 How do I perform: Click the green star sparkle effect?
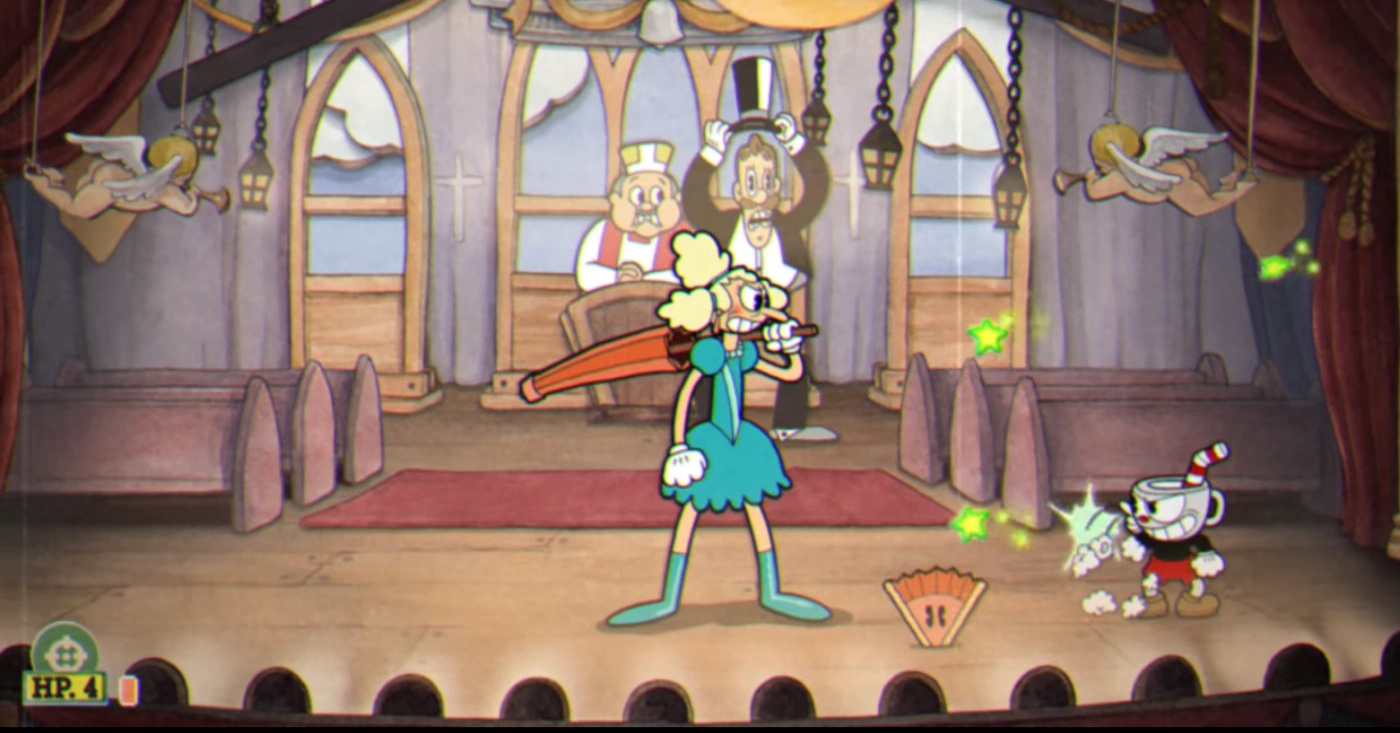point(985,335)
